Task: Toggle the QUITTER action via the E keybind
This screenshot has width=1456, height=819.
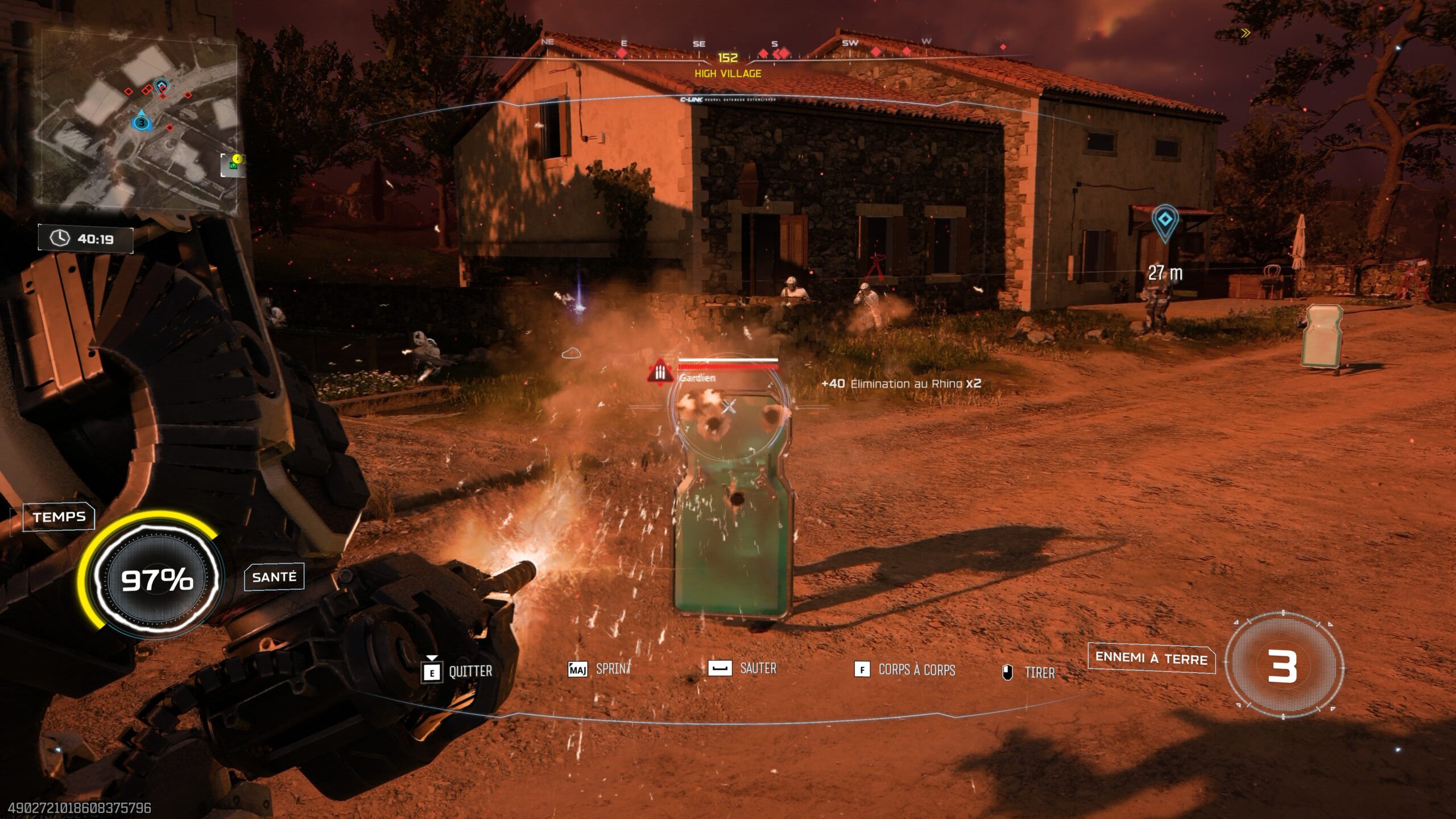Action: coord(432,671)
